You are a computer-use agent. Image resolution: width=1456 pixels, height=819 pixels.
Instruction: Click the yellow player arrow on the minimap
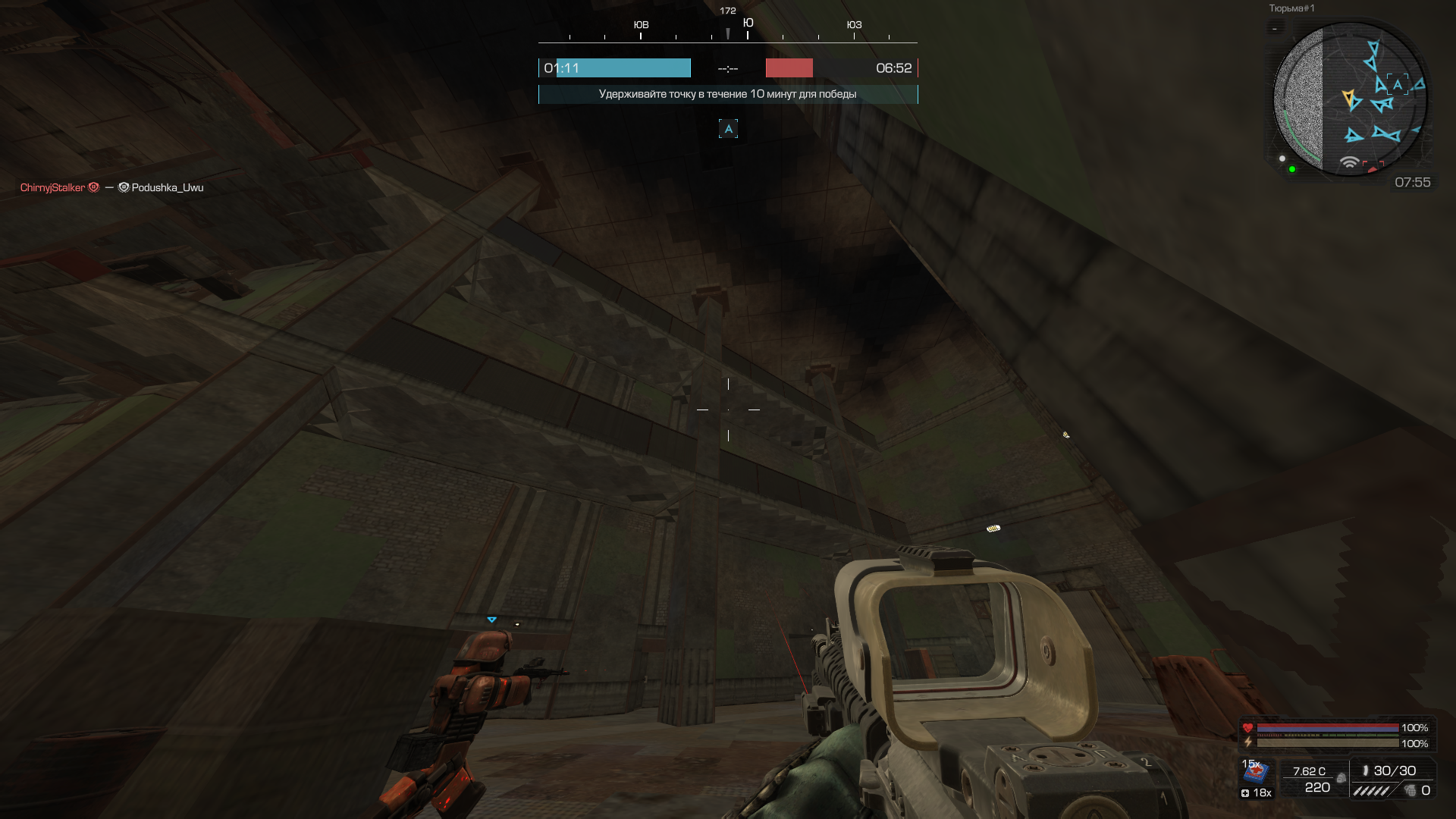1349,98
